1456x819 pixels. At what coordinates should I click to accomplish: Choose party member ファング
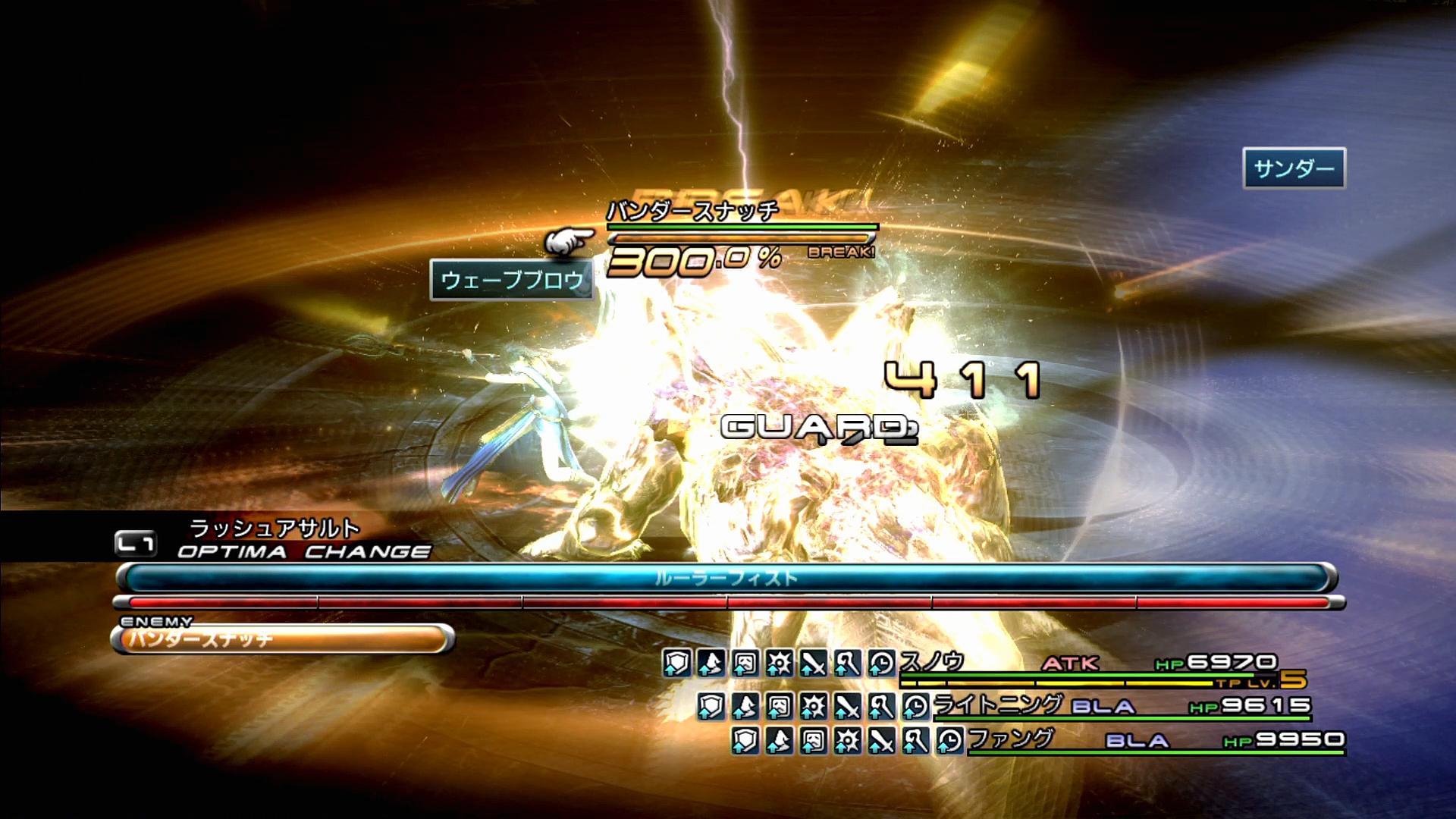[x=1011, y=739]
